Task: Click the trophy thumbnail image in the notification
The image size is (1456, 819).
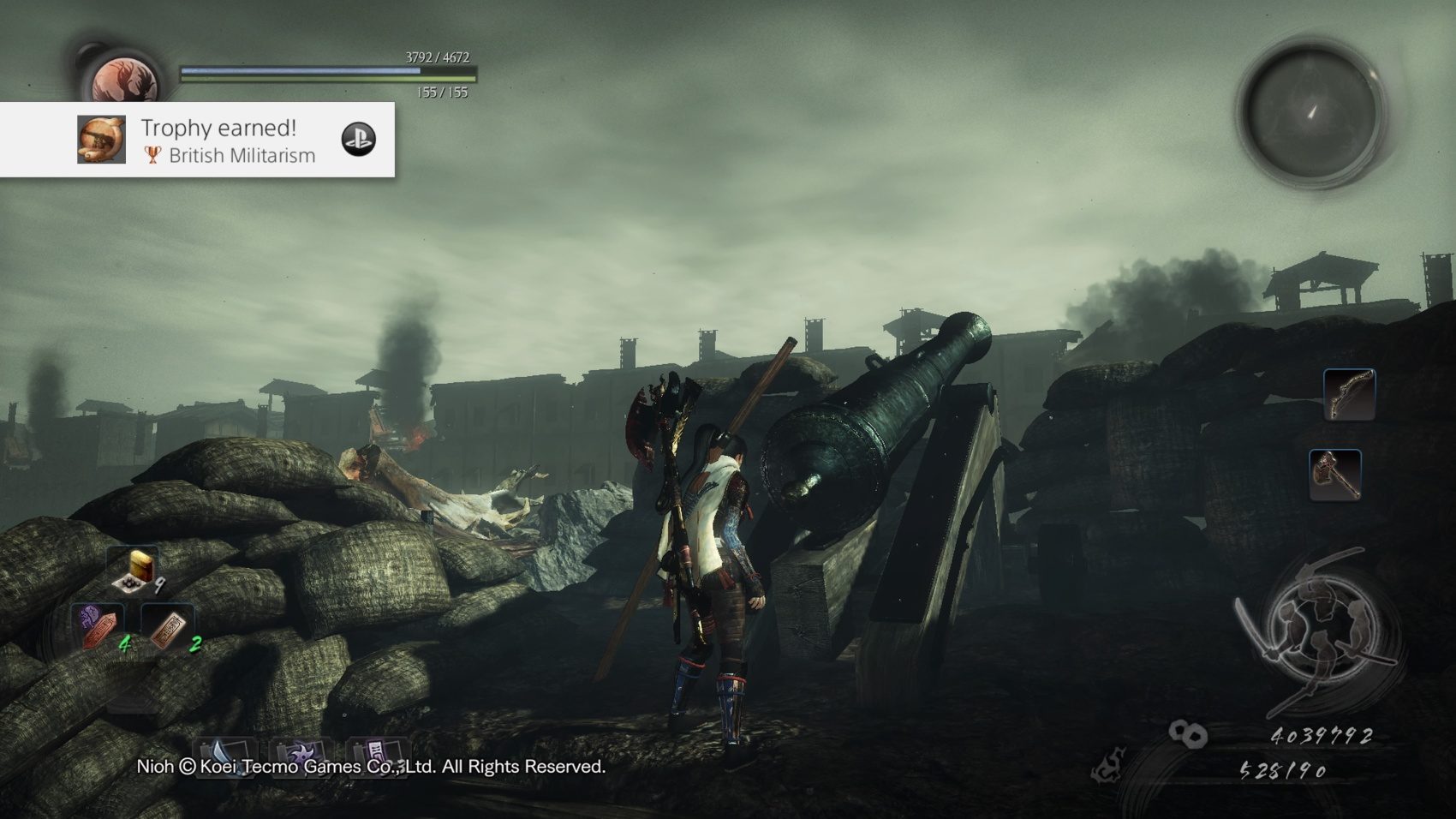Action: (x=101, y=140)
